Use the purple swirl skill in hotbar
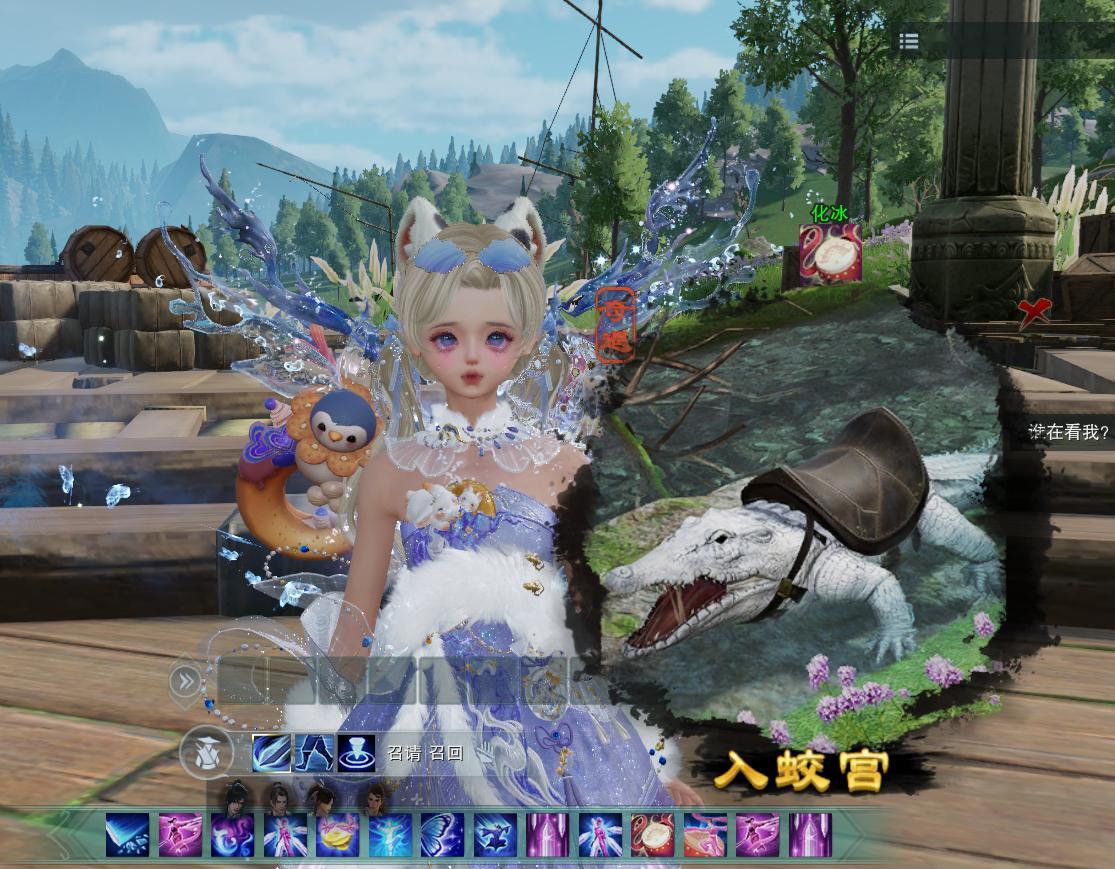The image size is (1115, 869). tap(232, 835)
